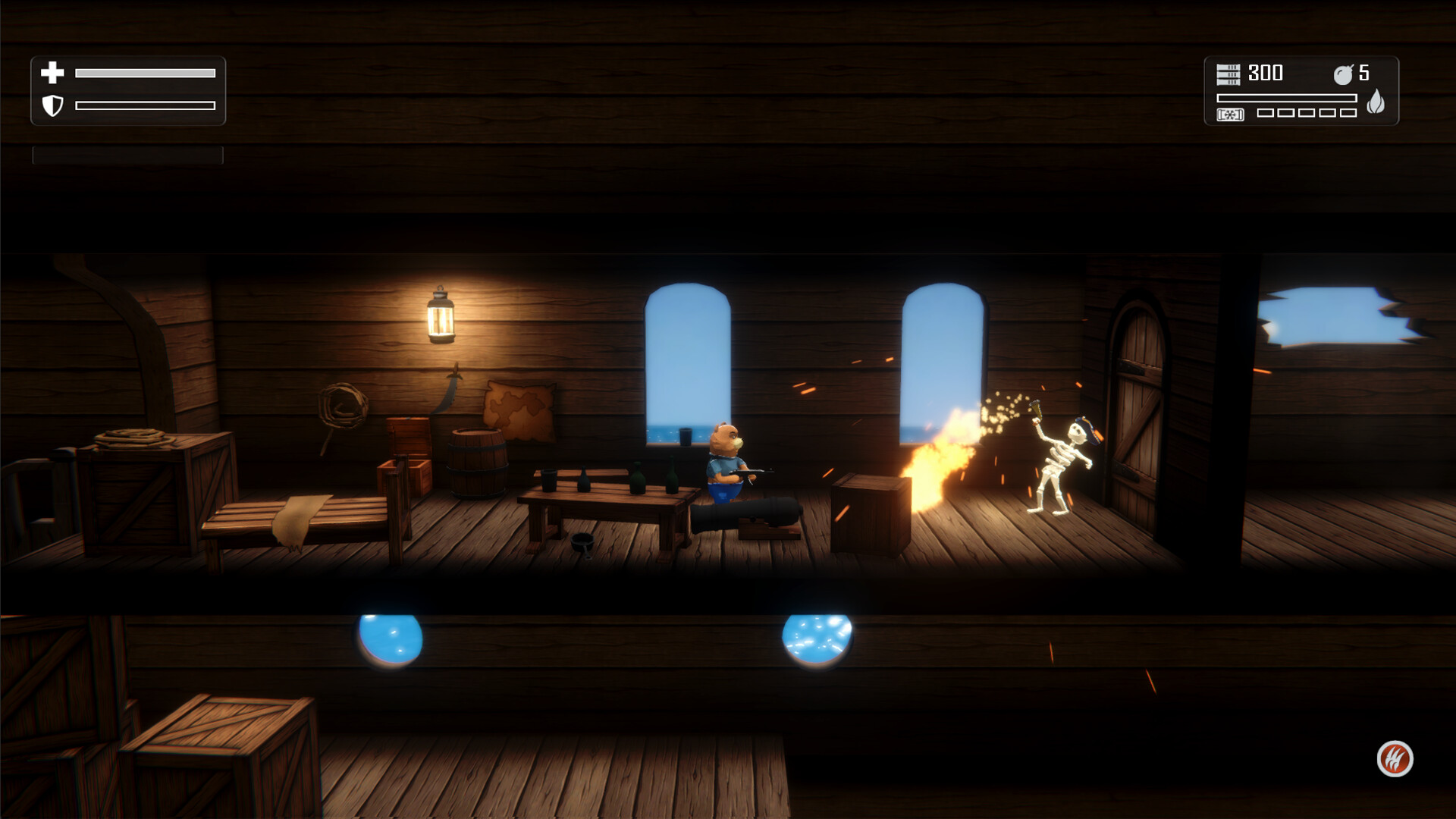Toggle the last segment in the weapon charge row
This screenshot has width=1456, height=819.
point(1348,113)
